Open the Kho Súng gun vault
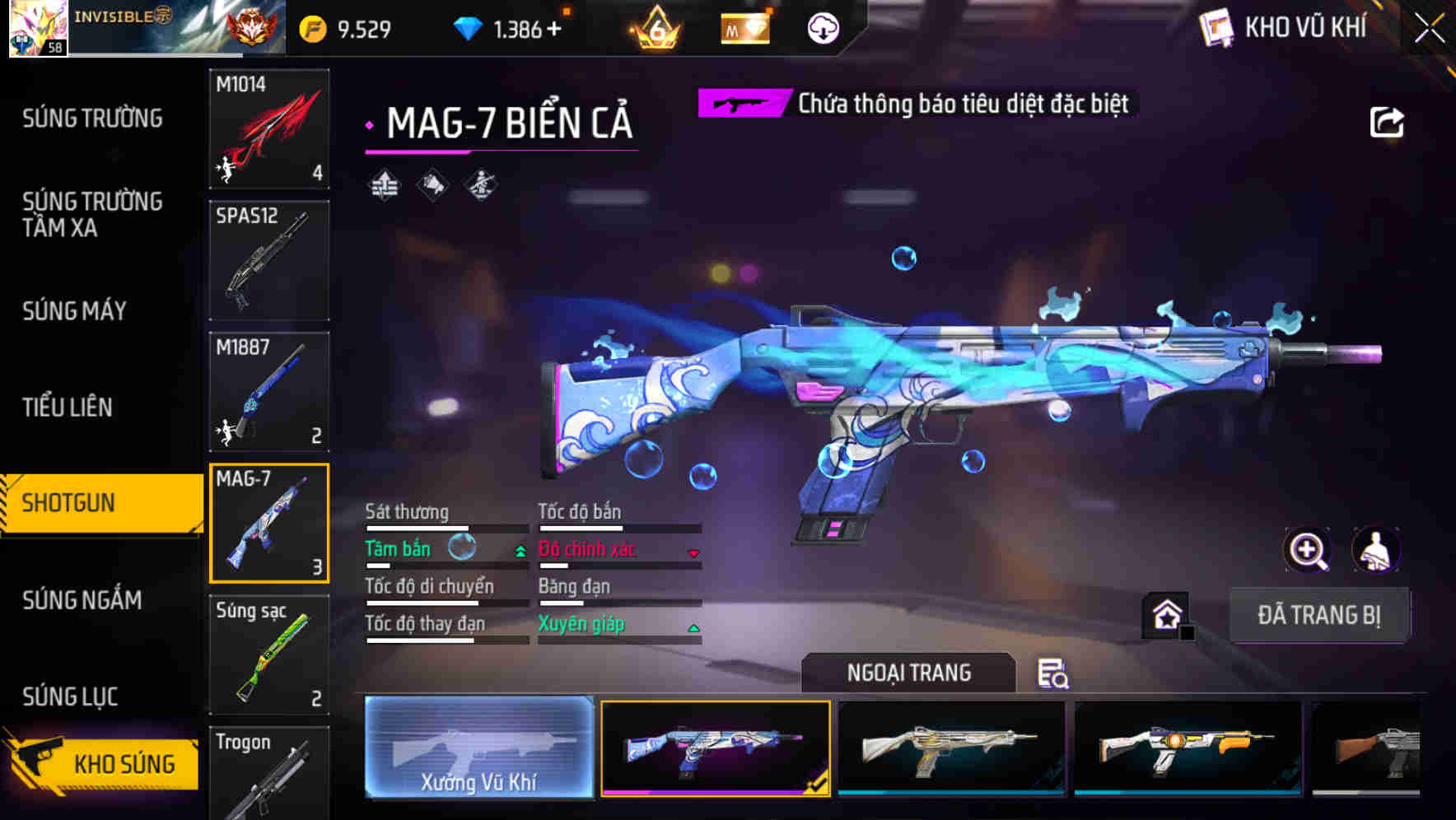 [103, 762]
